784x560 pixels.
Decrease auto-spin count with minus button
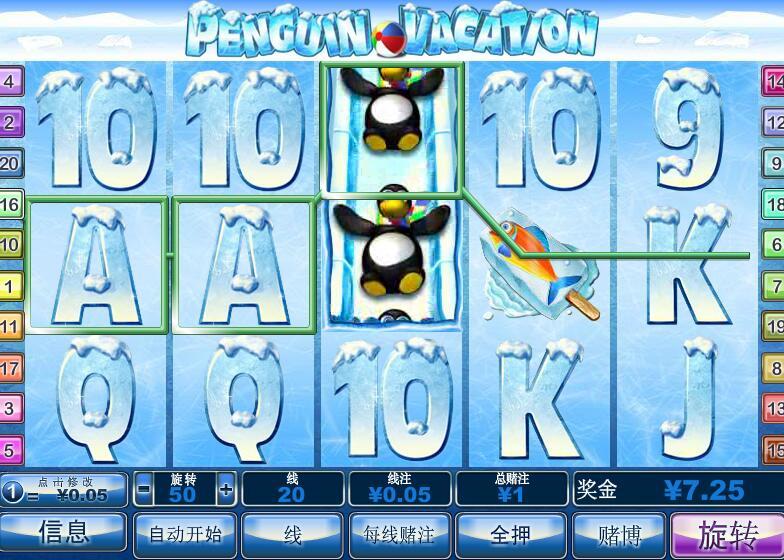pos(144,490)
